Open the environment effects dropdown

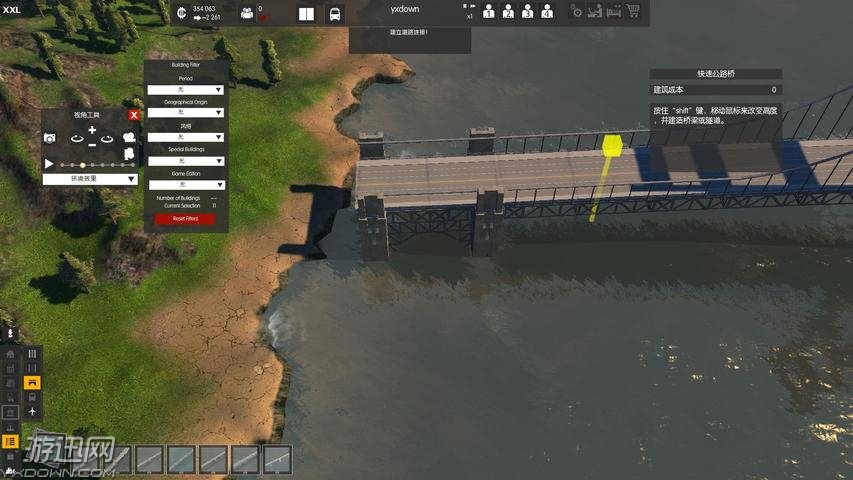89,179
